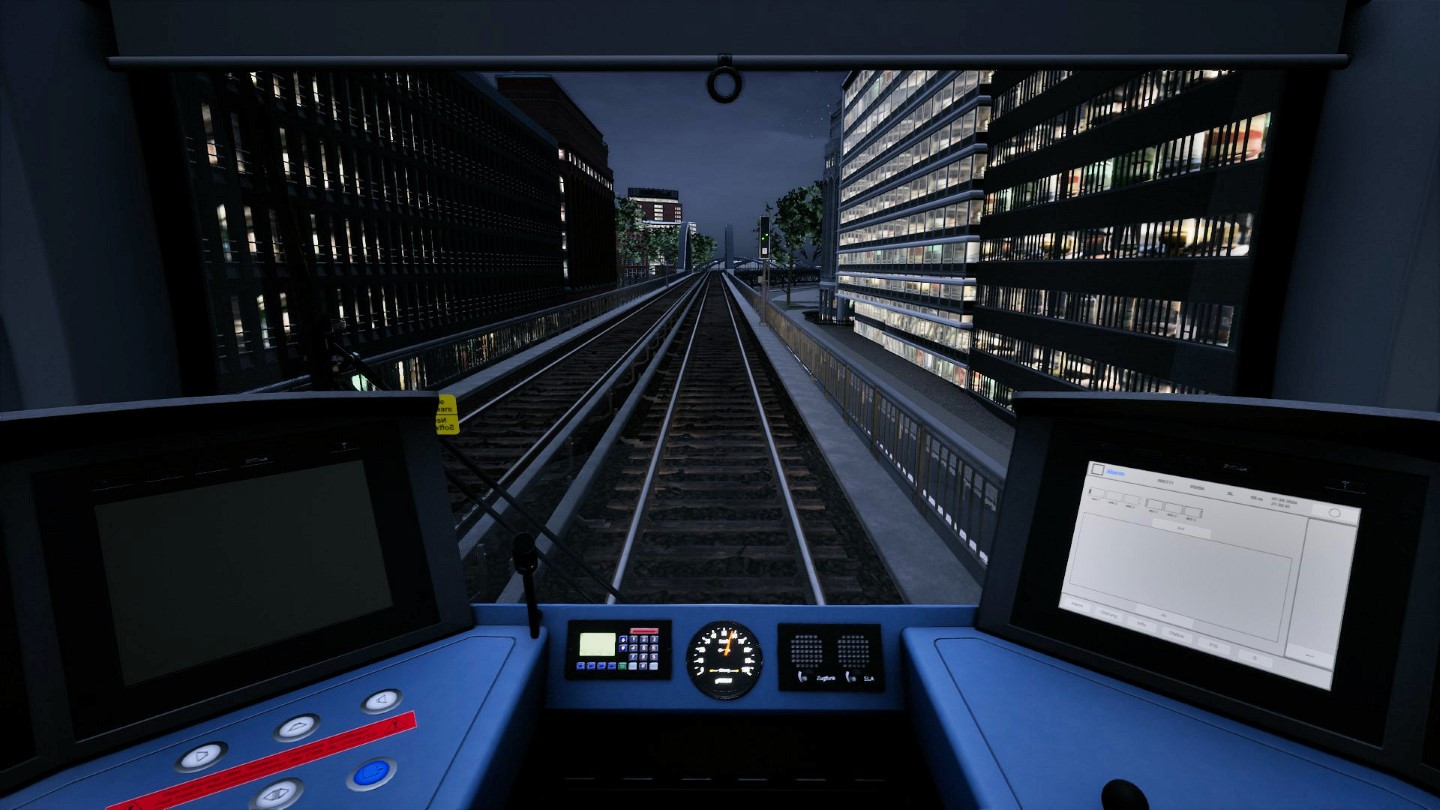
Task: Tap the white left-pointing triangle button
Action: (381, 700)
